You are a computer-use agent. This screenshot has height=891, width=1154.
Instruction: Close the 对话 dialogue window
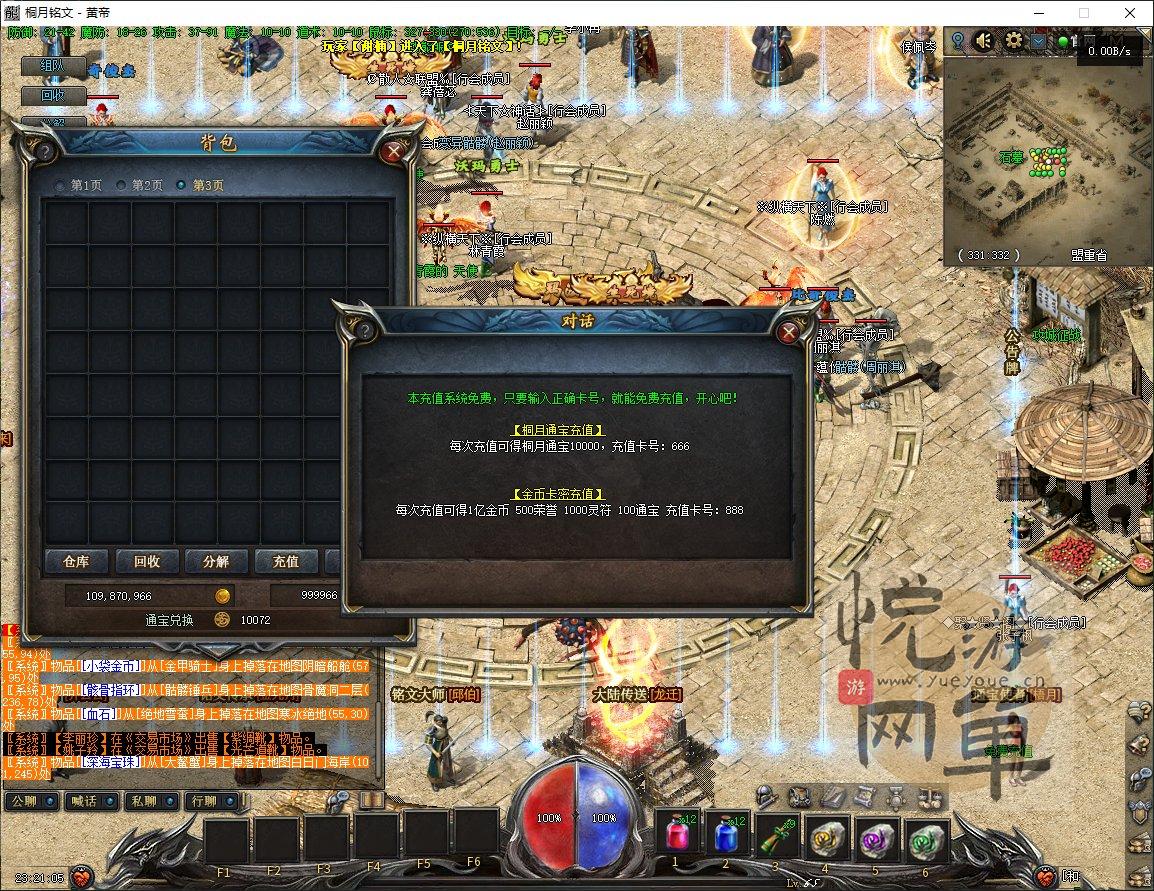789,333
